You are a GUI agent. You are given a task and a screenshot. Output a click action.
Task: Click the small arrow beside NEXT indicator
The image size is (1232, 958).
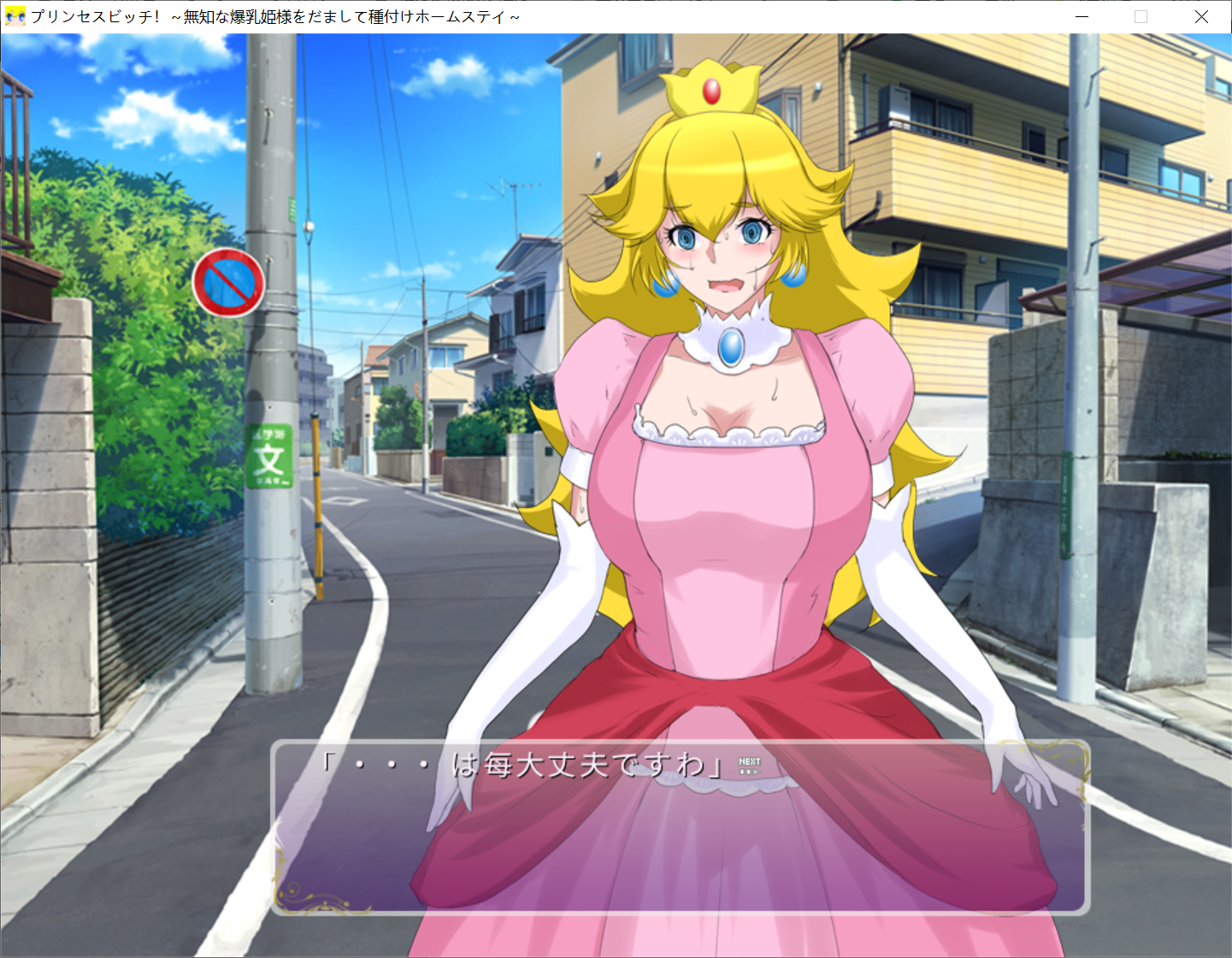(x=756, y=770)
